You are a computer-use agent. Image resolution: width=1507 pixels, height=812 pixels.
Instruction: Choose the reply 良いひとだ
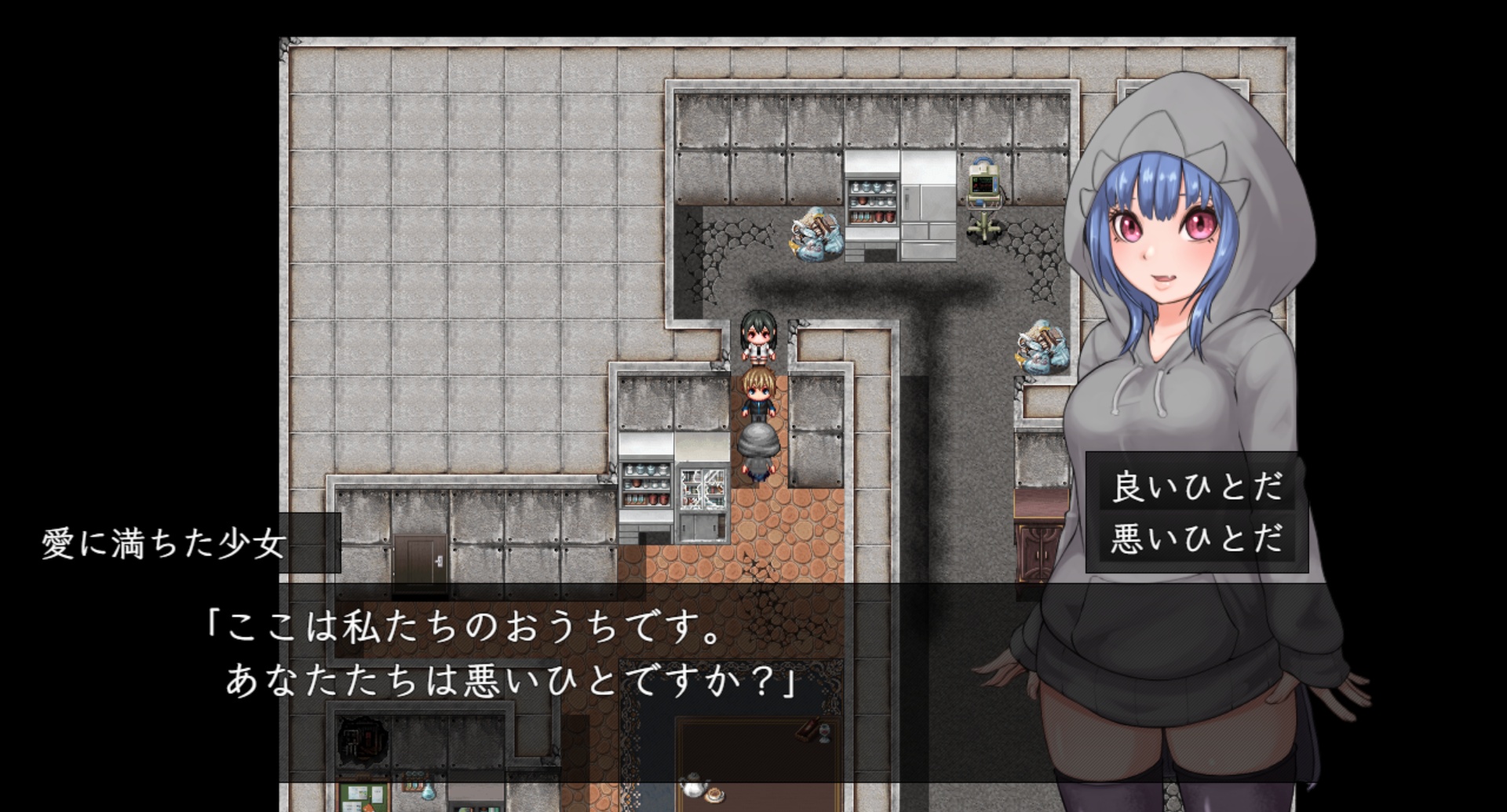click(1196, 487)
